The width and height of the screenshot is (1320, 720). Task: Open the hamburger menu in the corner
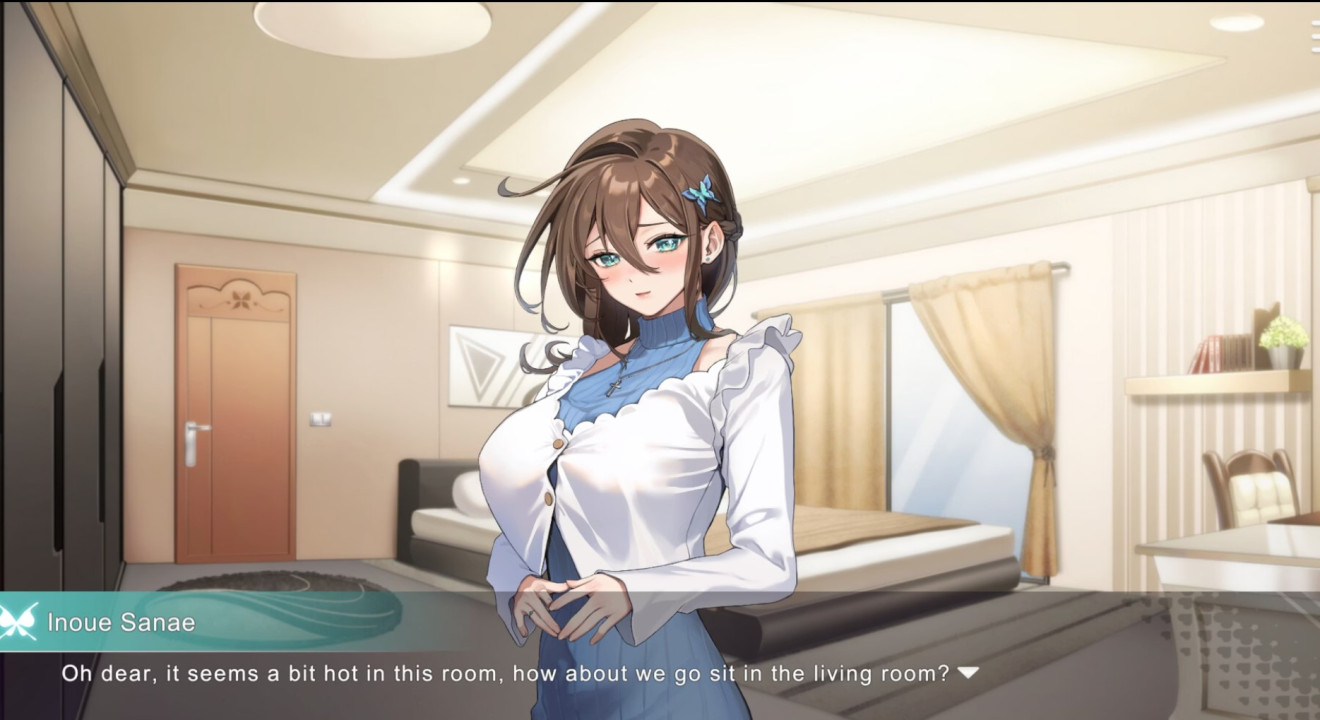click(1314, 36)
